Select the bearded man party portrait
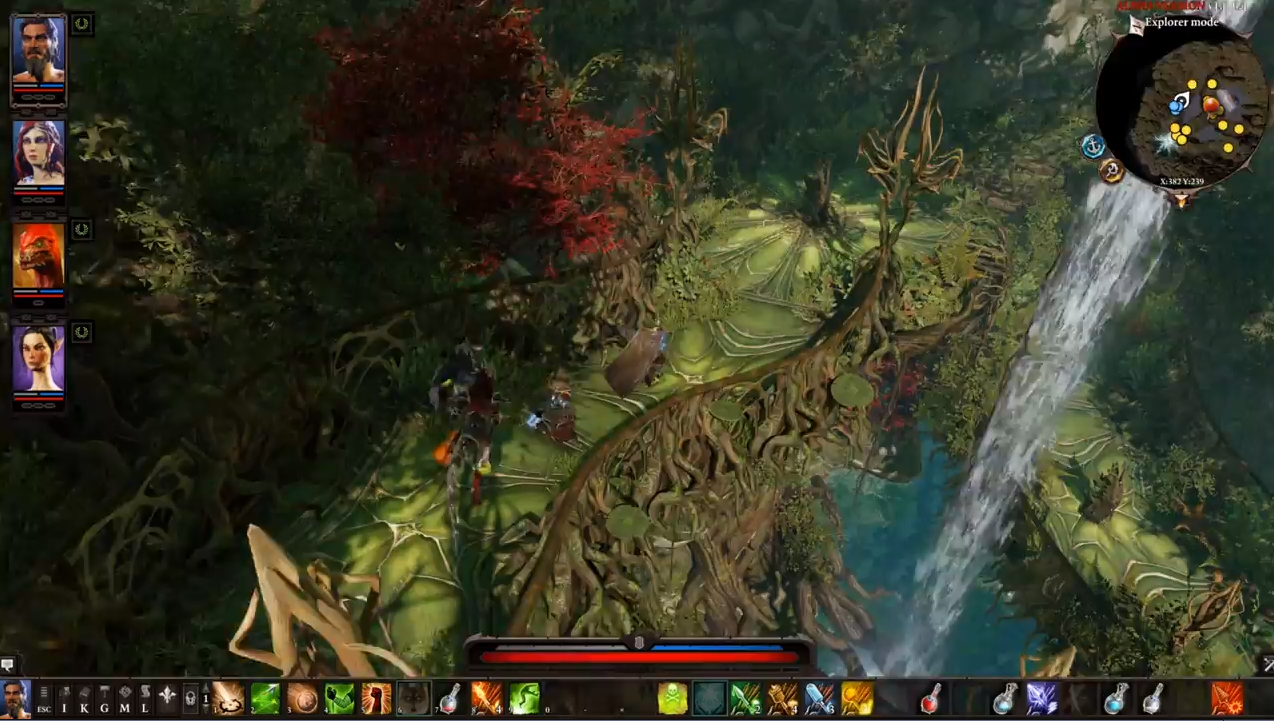1274x721 pixels. tap(39, 52)
